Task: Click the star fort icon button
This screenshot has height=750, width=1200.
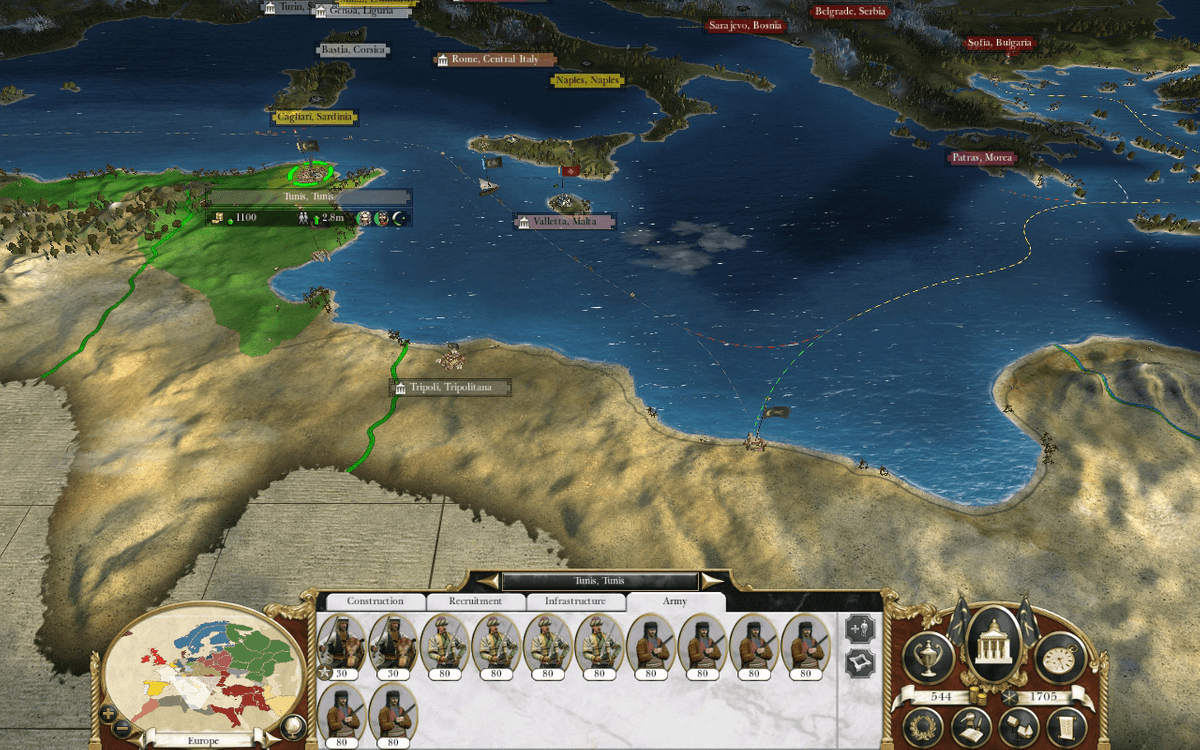Action: (x=859, y=663)
